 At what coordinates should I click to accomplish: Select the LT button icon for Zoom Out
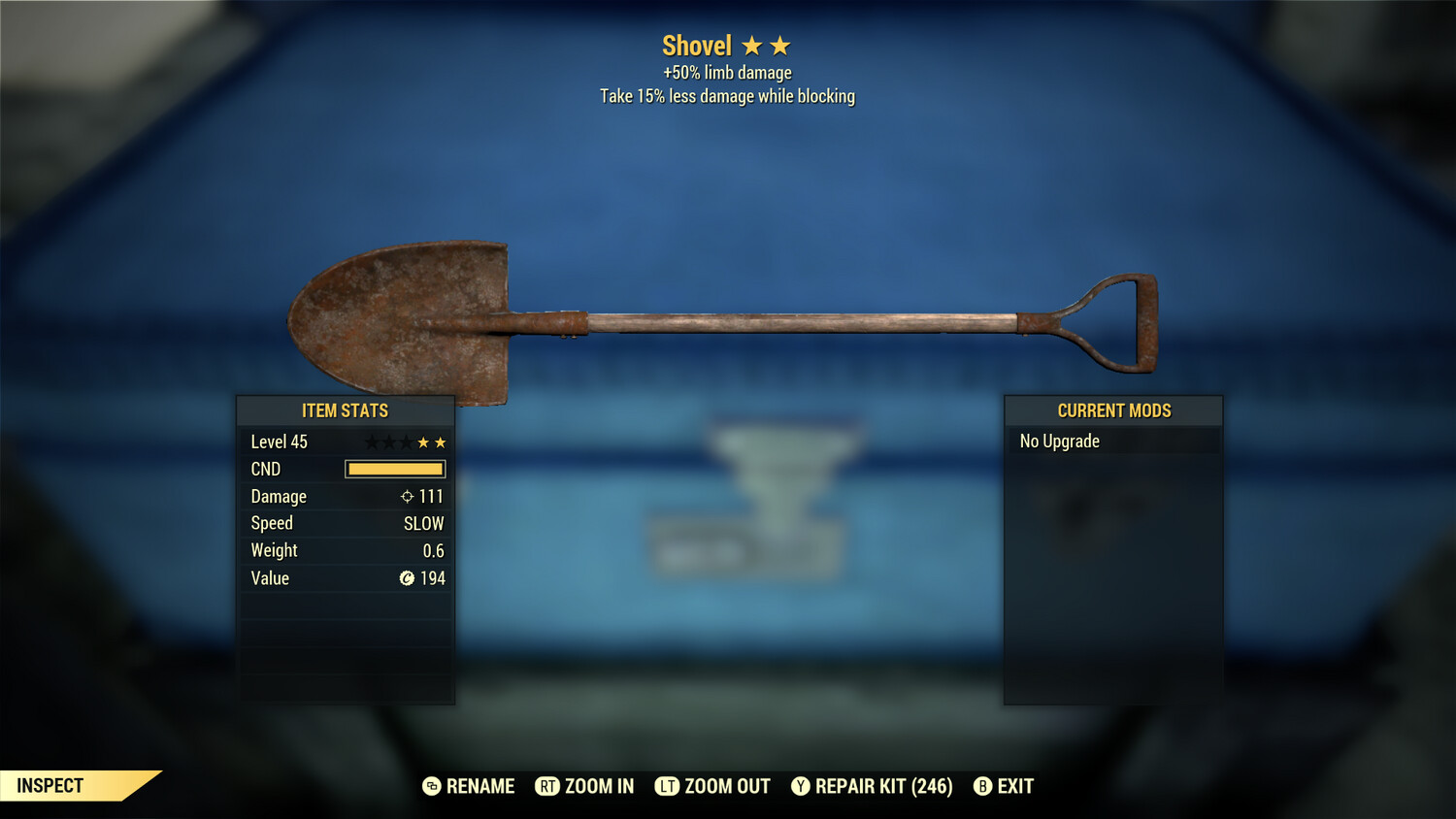tap(667, 786)
